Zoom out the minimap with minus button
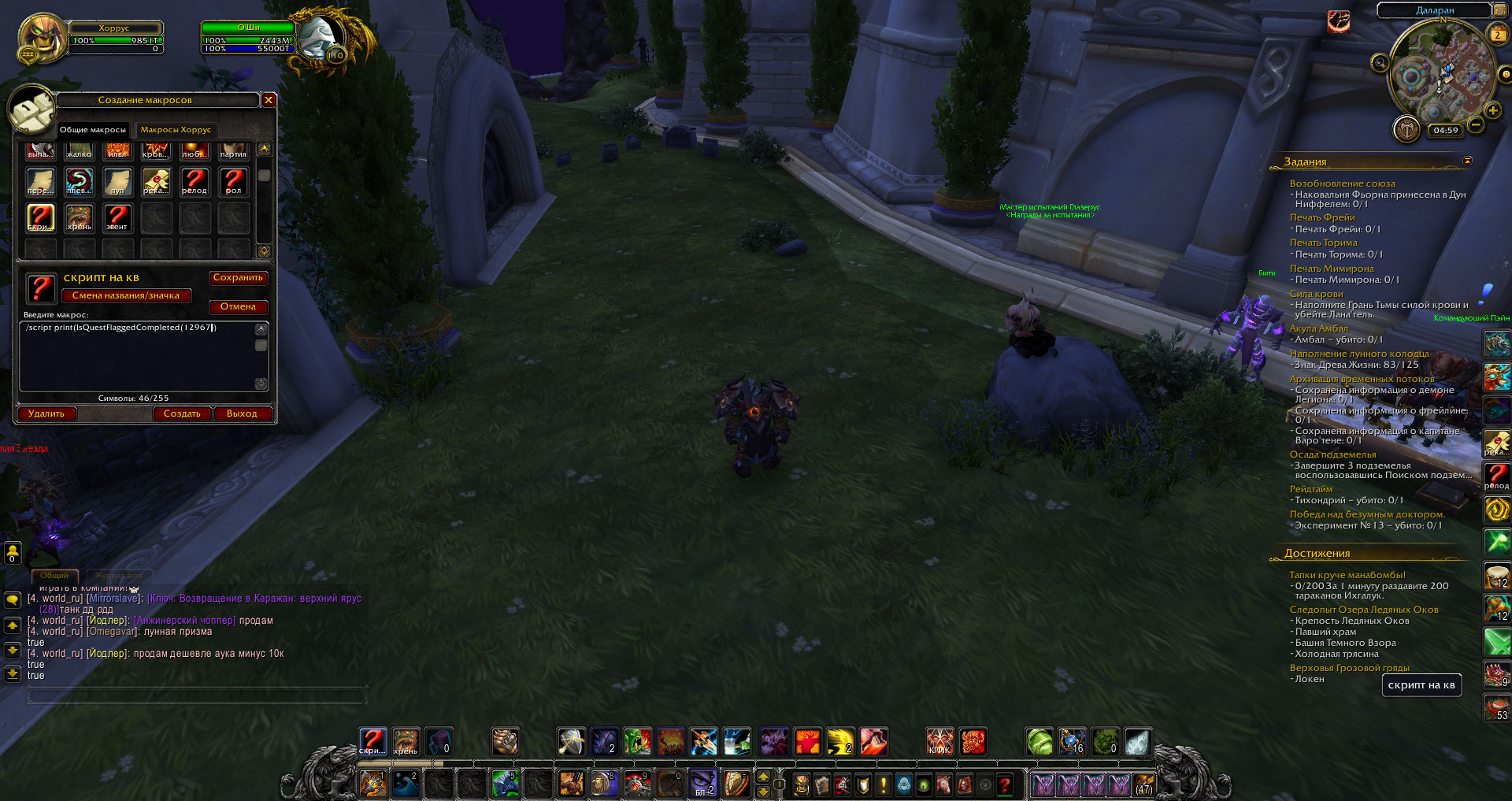This screenshot has width=1512, height=801. pos(1476,124)
